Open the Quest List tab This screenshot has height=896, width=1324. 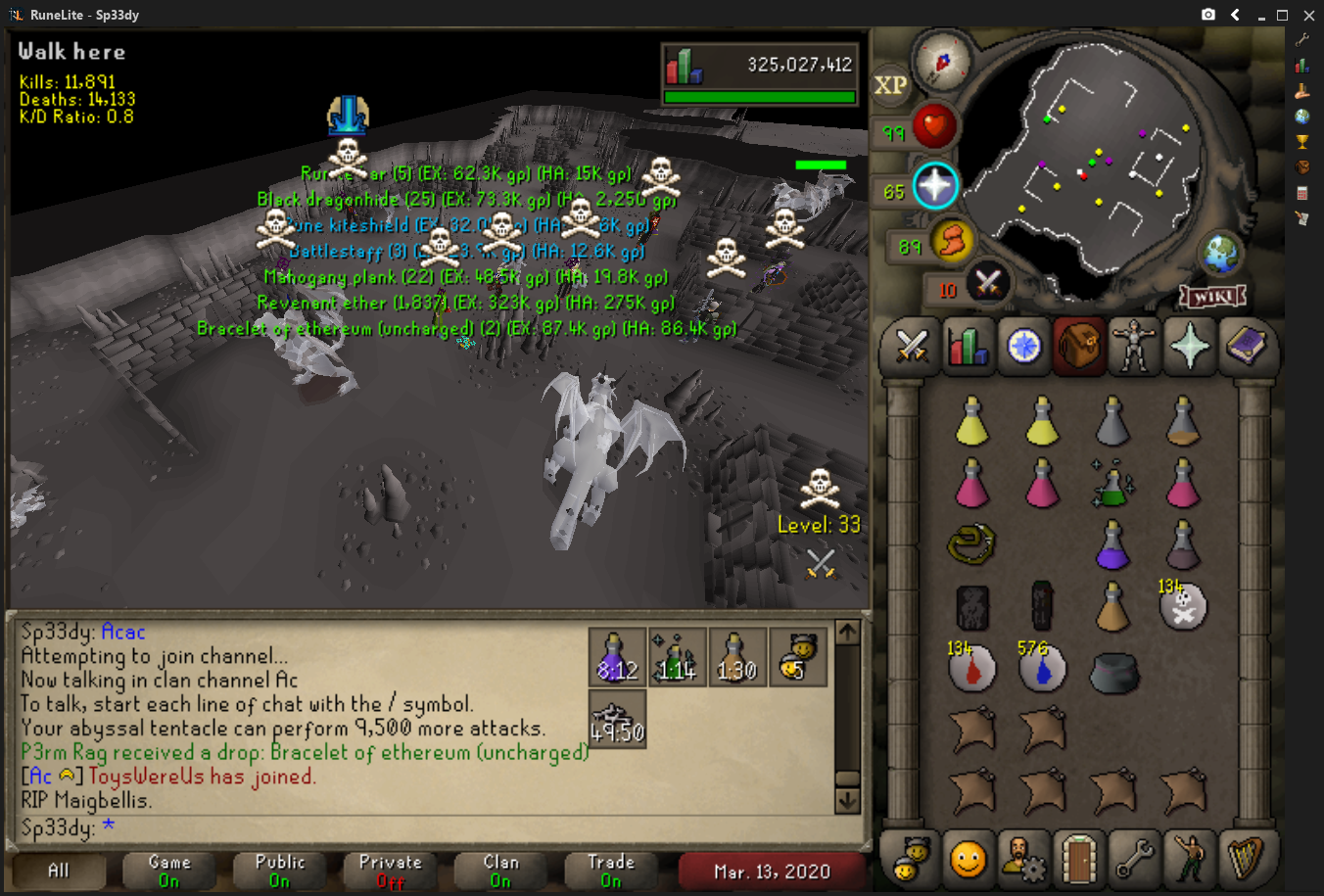(1023, 346)
